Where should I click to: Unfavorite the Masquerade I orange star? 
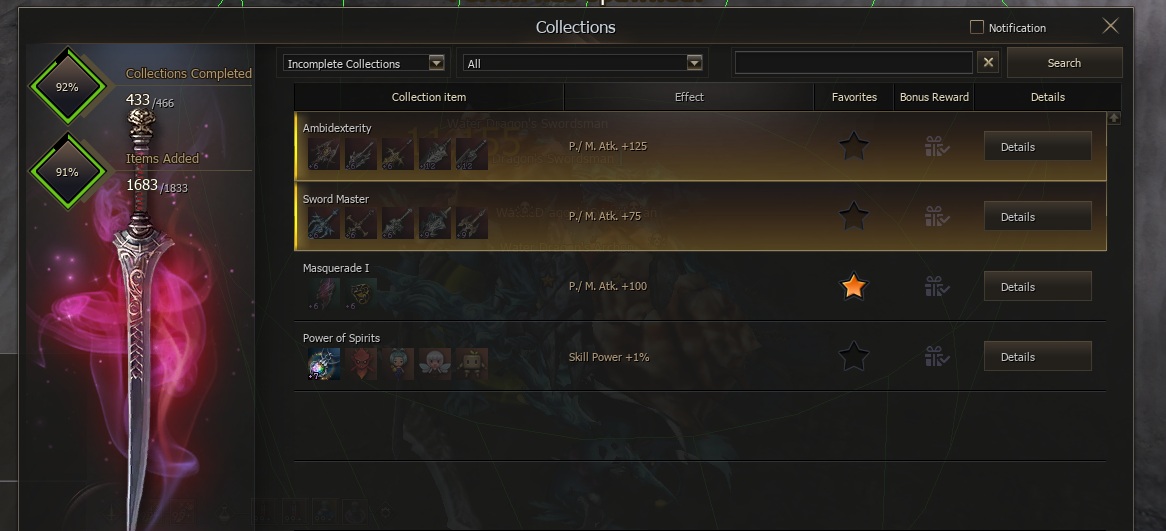point(853,287)
